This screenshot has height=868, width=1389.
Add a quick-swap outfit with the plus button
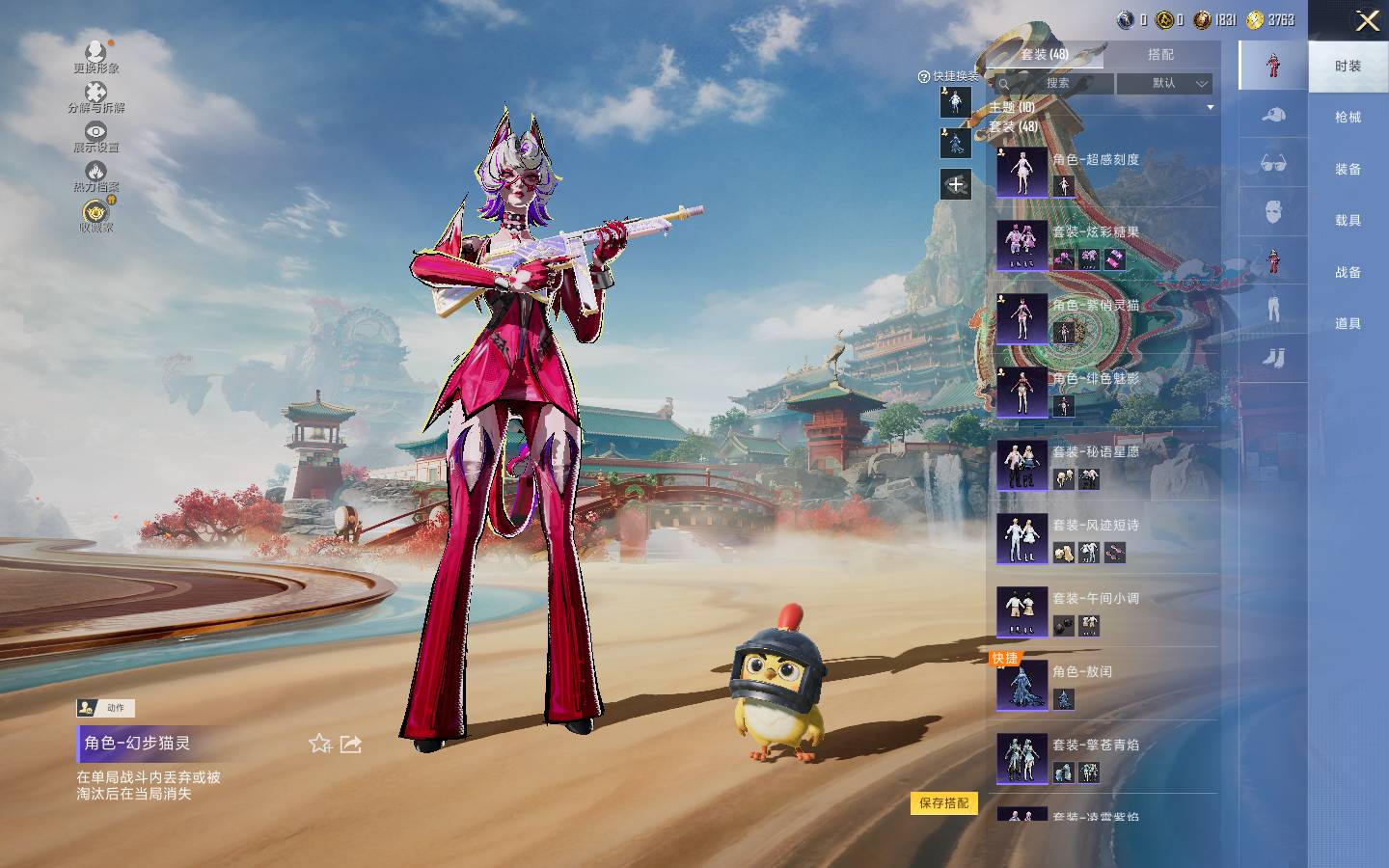click(x=955, y=184)
